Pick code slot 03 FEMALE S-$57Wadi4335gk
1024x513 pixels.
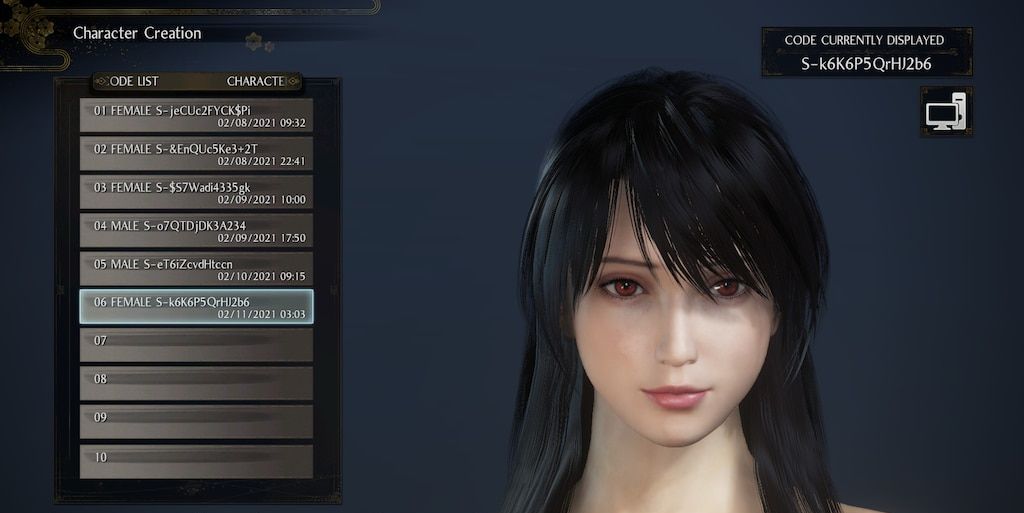pos(196,192)
